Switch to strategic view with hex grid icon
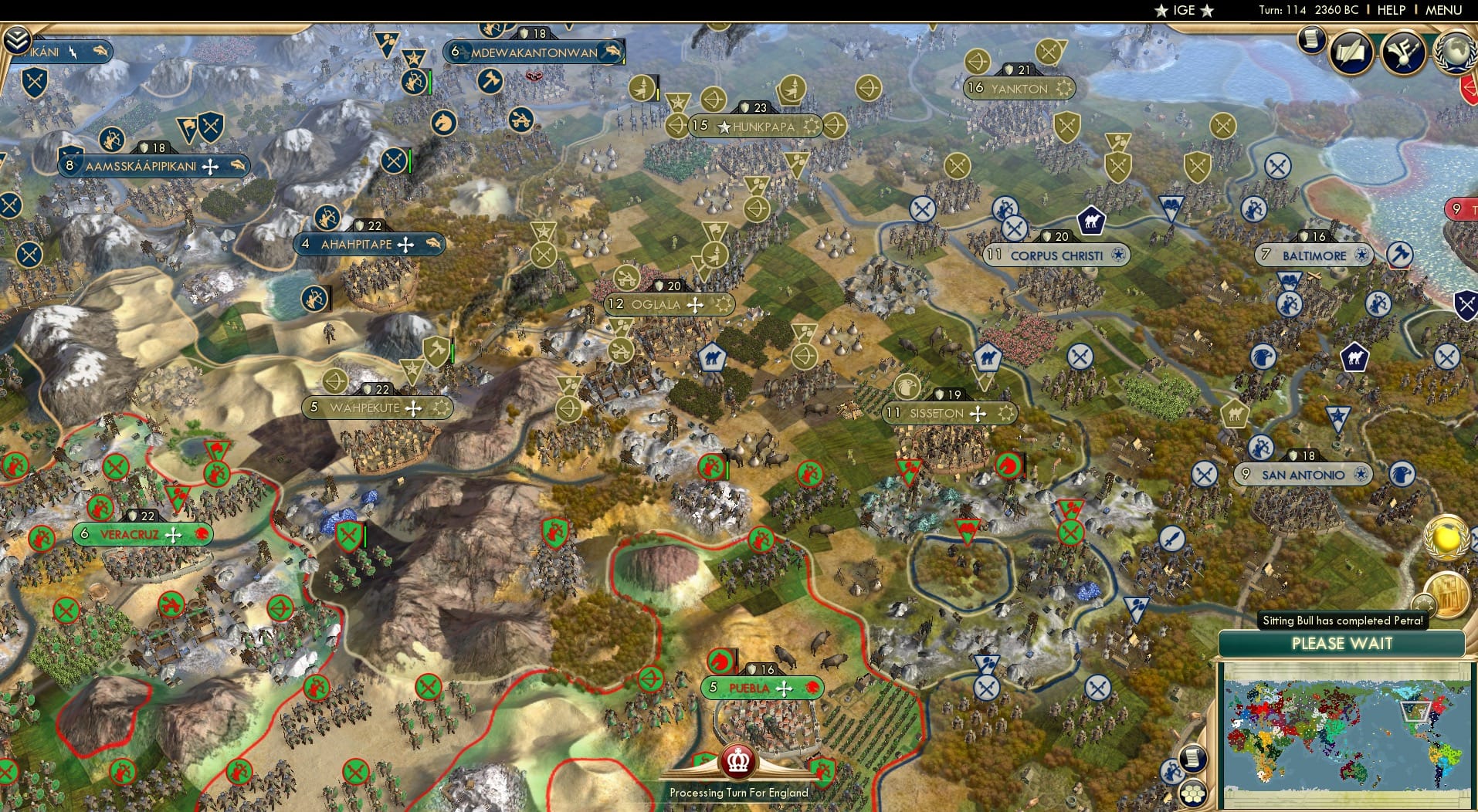Screen dimensions: 1478x812 (1192, 793)
